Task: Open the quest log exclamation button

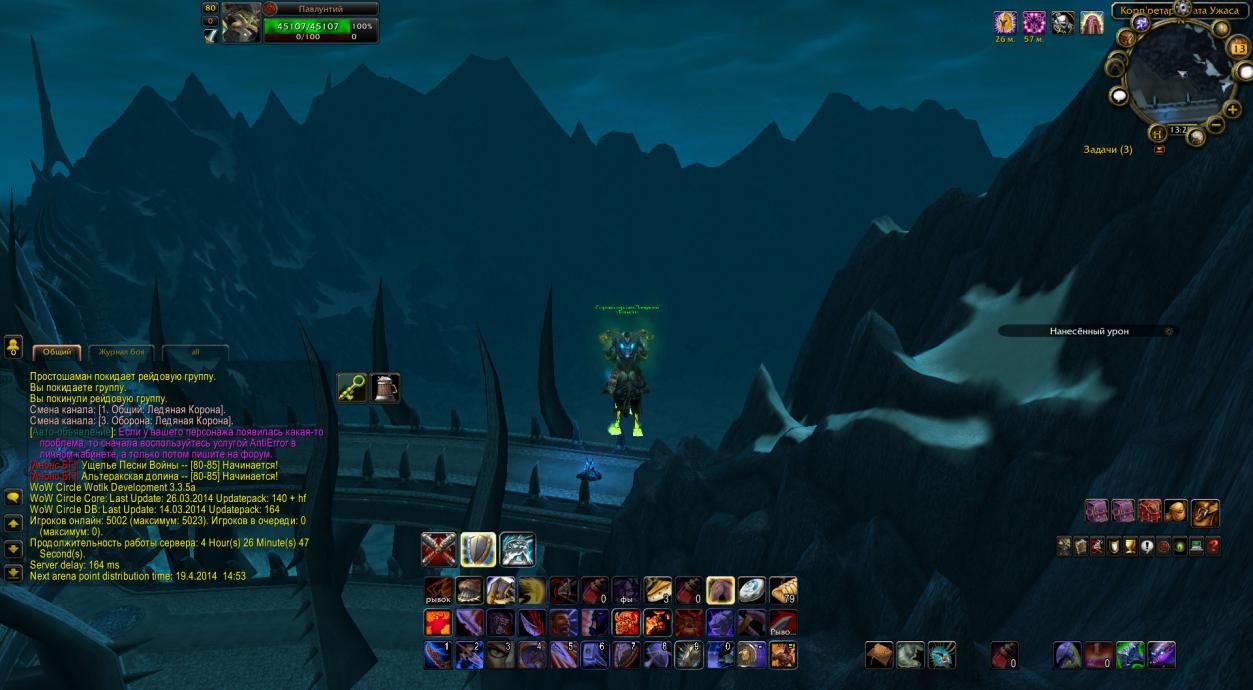Action: pyautogui.click(x=1146, y=546)
